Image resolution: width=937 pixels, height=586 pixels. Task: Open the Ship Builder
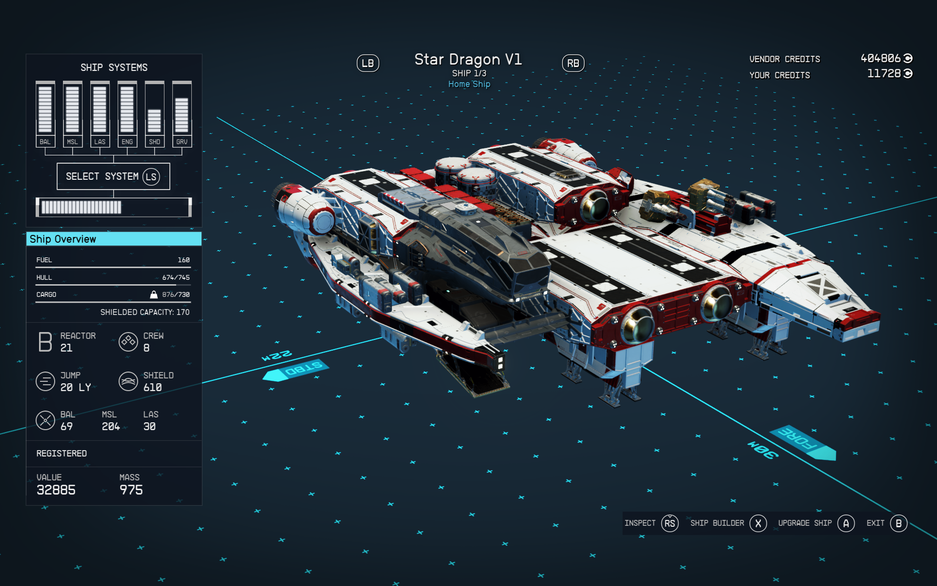click(x=727, y=523)
